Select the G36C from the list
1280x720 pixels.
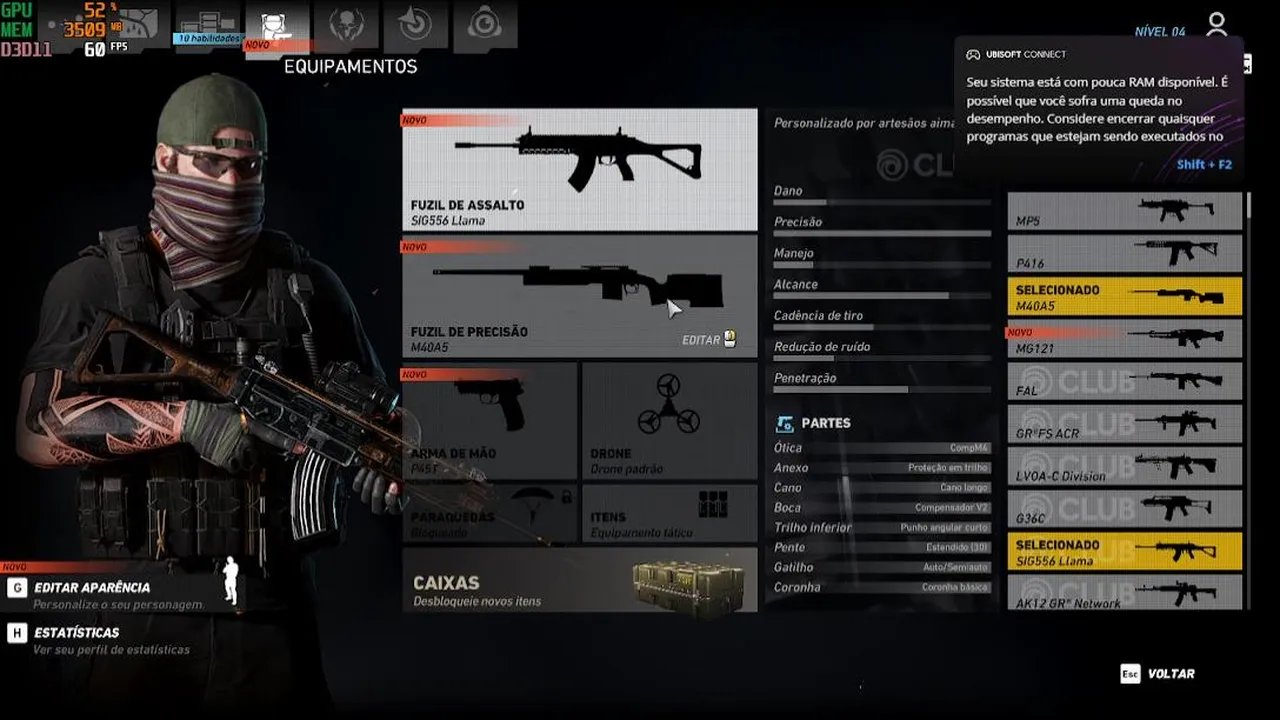pos(1124,509)
